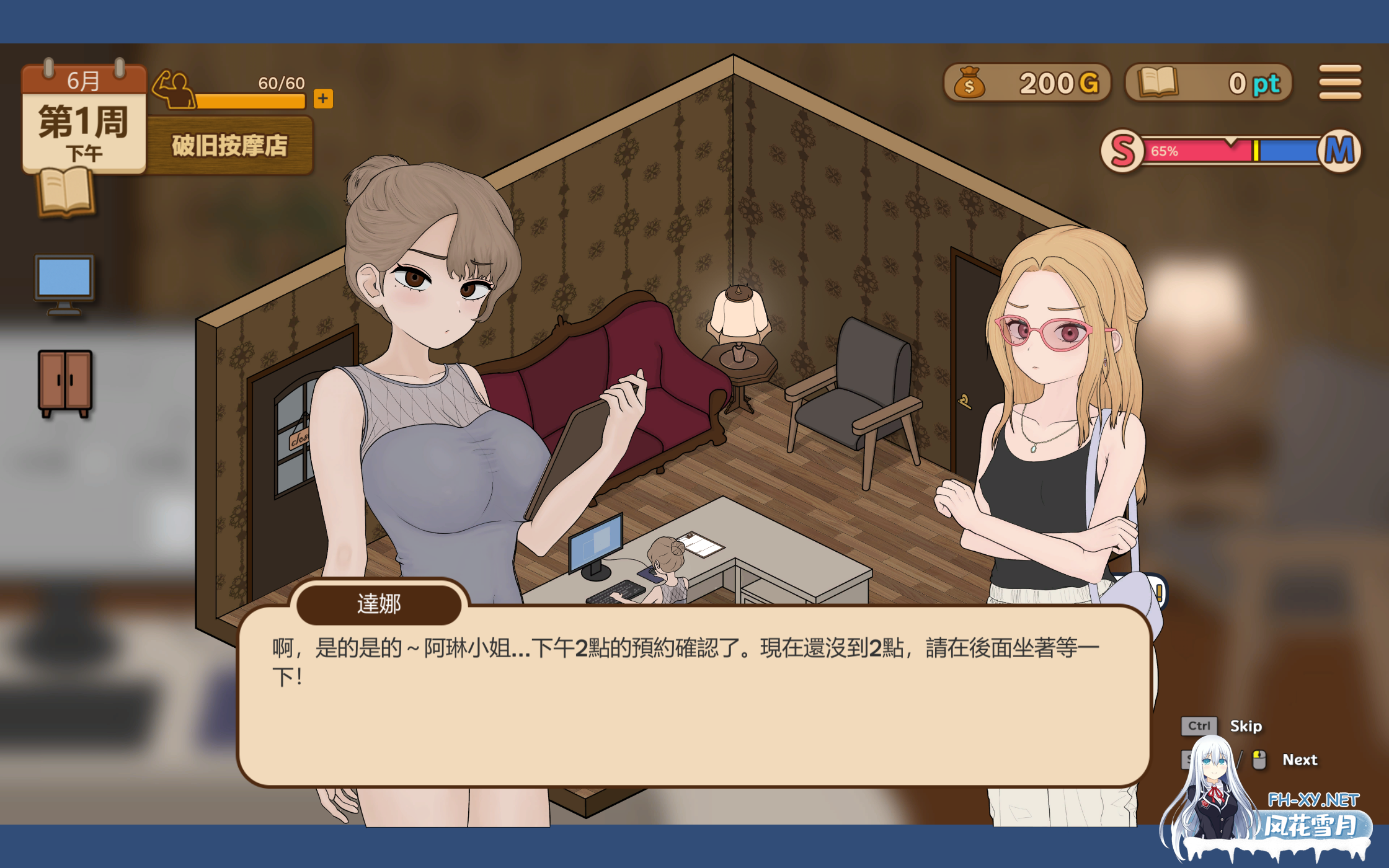Visit the FH-XY.NET watermark link
1389x868 pixels.
point(1313,800)
